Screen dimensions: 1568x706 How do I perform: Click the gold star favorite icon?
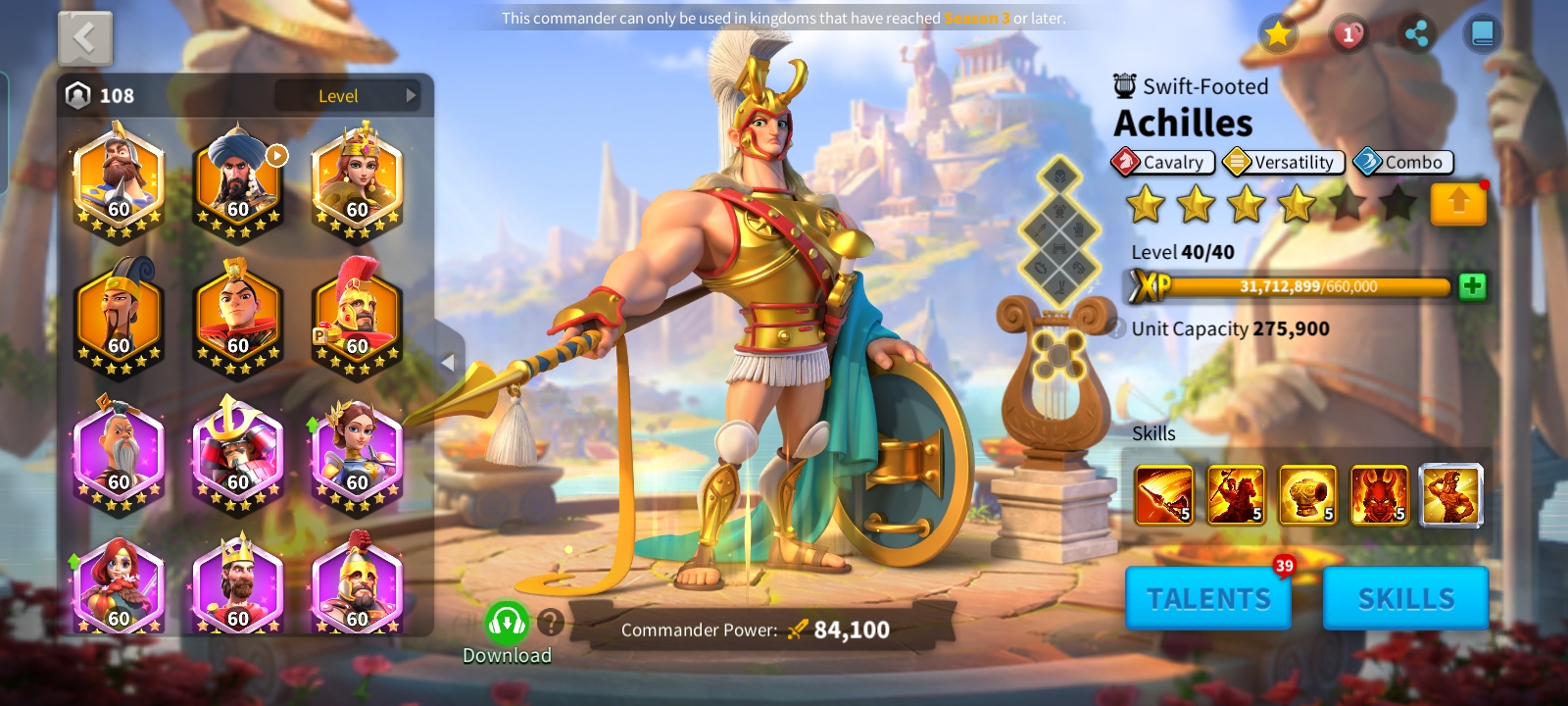tap(1278, 35)
